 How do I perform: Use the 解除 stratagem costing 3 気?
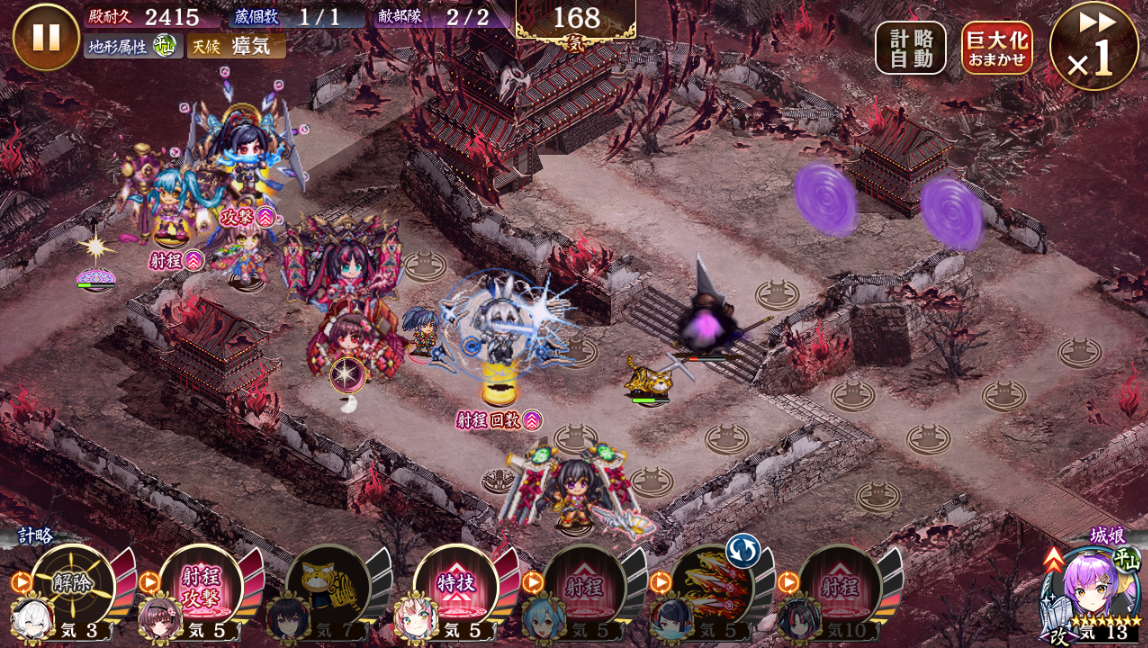pyautogui.click(x=74, y=585)
